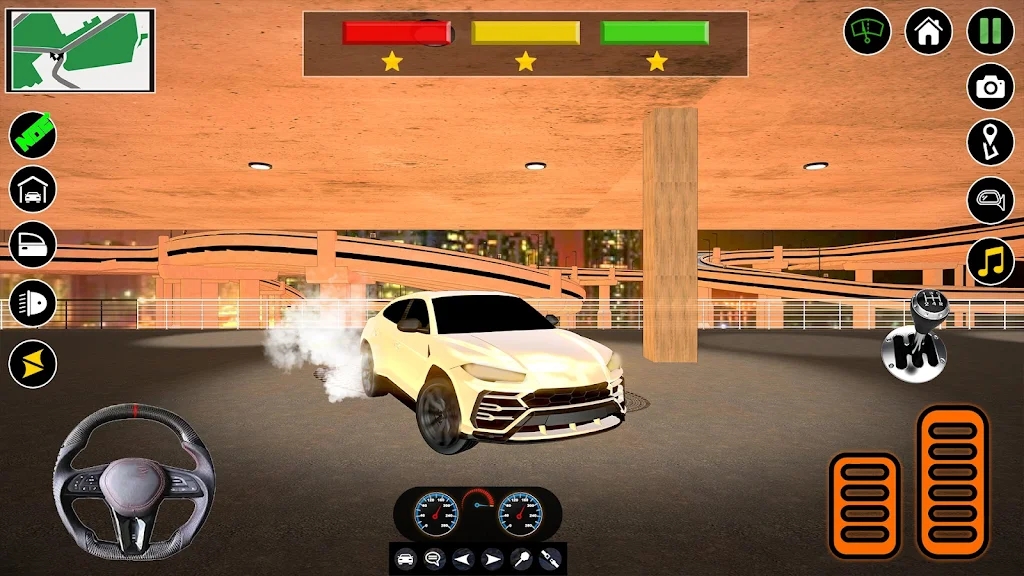Screen dimensions: 1024x576
Task: Toggle the side mirror view
Action: 990,200
